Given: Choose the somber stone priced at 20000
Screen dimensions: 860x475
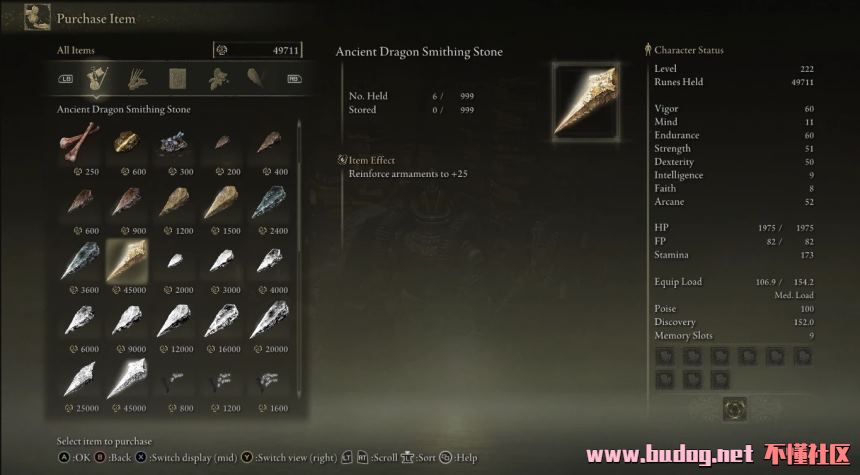Looking at the screenshot, I should (x=268, y=320).
